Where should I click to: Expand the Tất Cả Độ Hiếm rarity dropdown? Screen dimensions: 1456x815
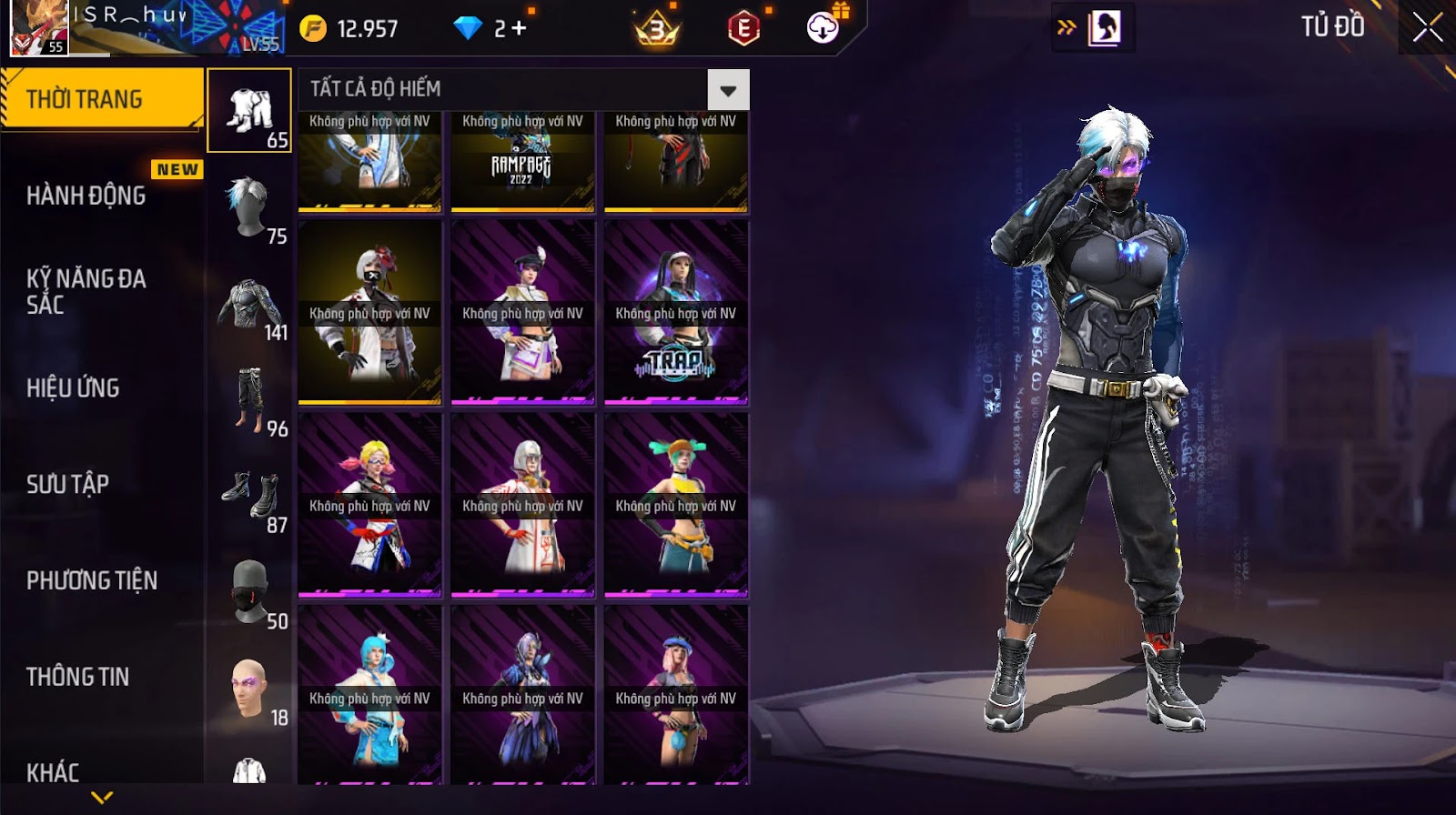coord(728,90)
